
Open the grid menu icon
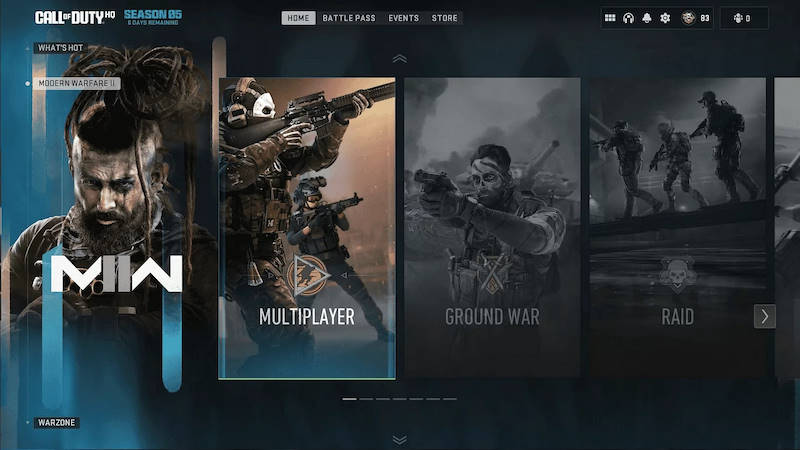pyautogui.click(x=610, y=18)
